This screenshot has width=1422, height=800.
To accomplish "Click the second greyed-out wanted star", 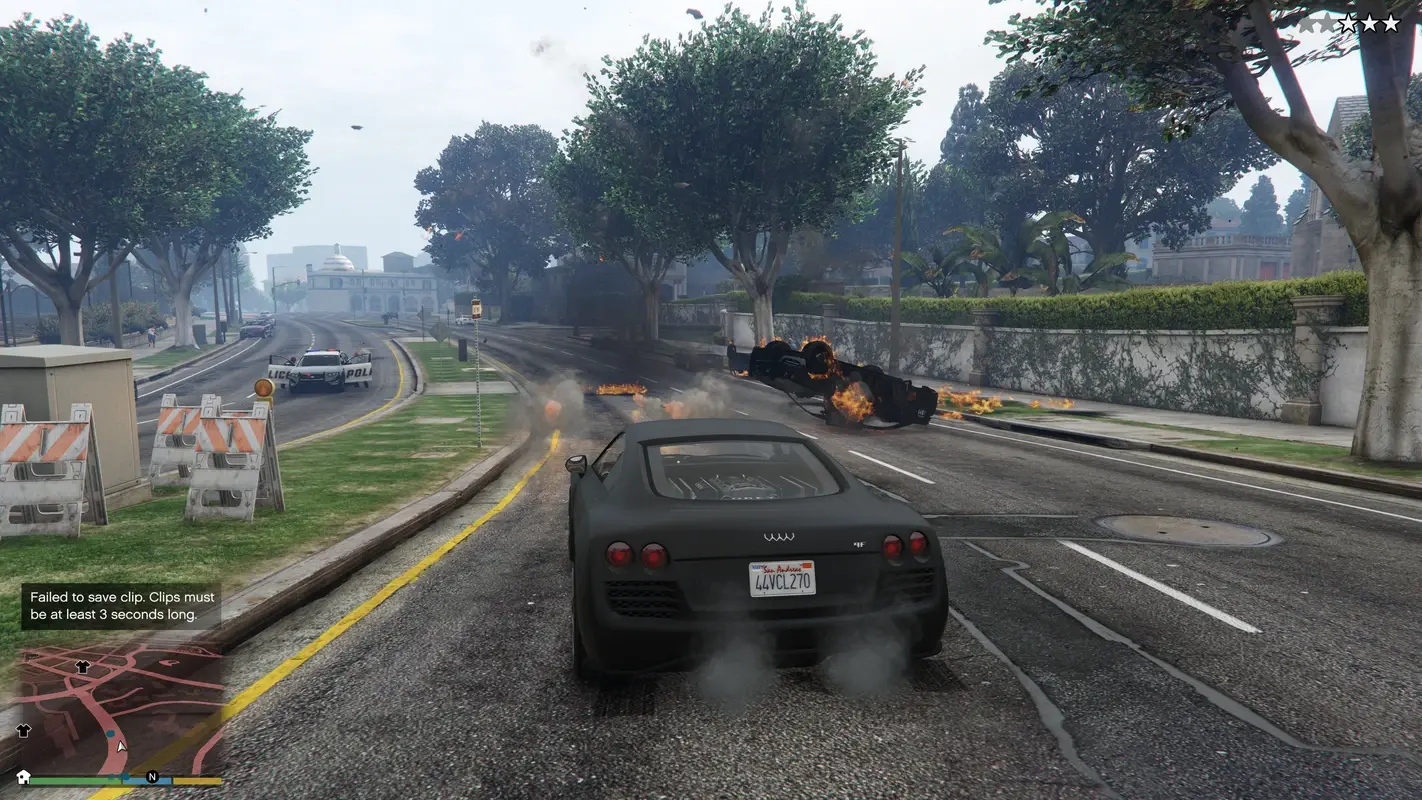I will click(x=1325, y=21).
